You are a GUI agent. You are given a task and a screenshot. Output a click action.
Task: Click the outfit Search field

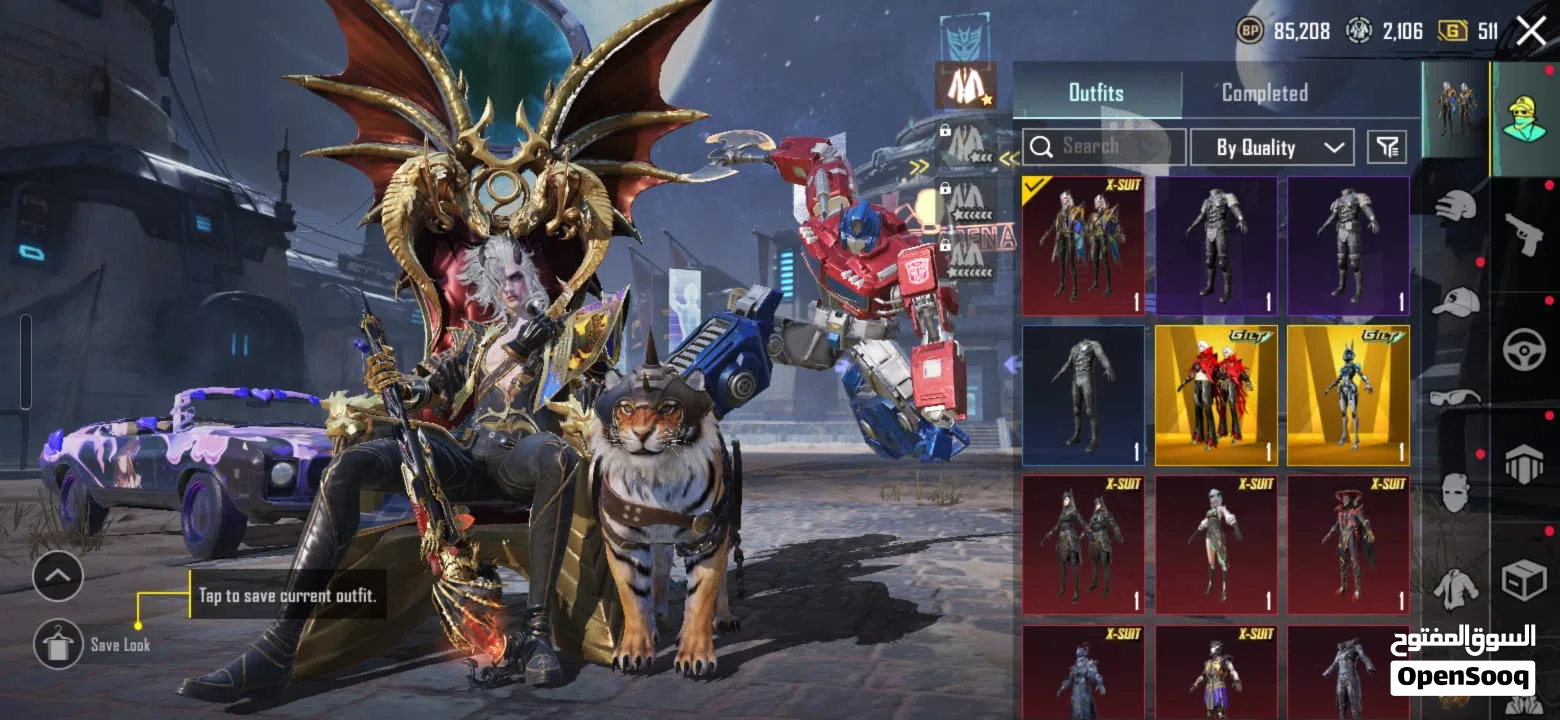pos(1104,147)
